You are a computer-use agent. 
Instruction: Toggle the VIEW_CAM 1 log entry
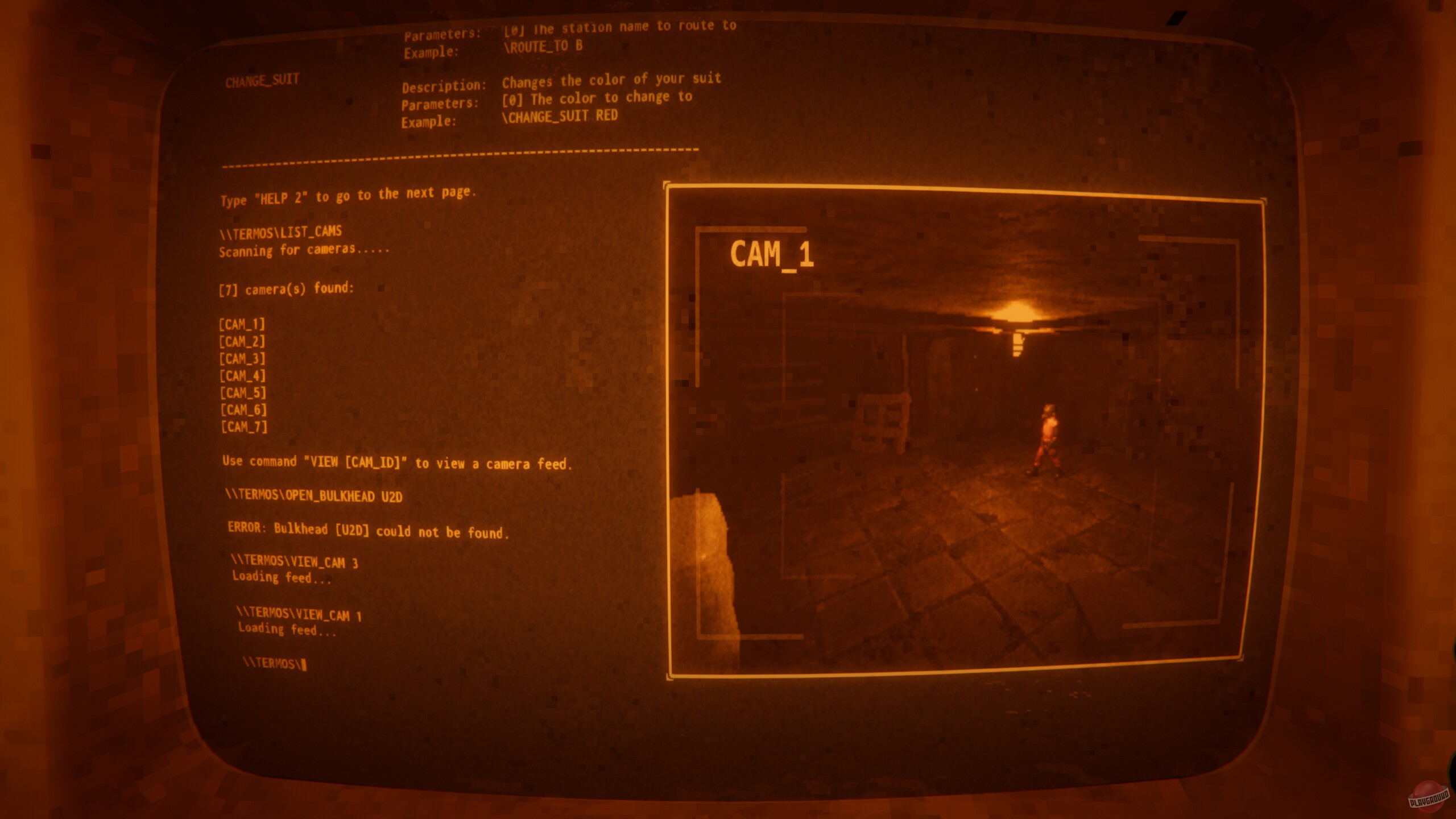299,615
